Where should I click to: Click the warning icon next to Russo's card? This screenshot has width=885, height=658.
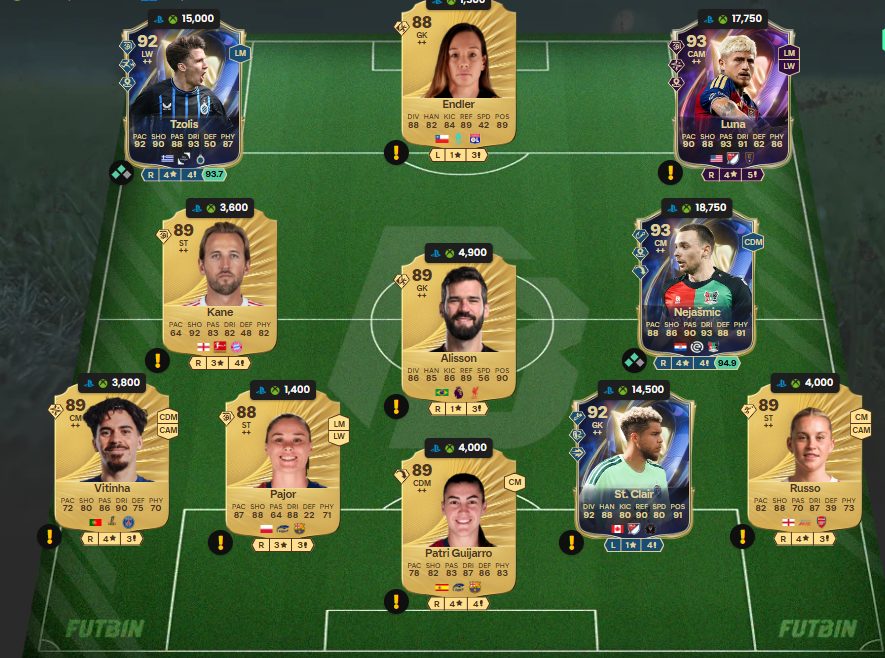point(742,537)
